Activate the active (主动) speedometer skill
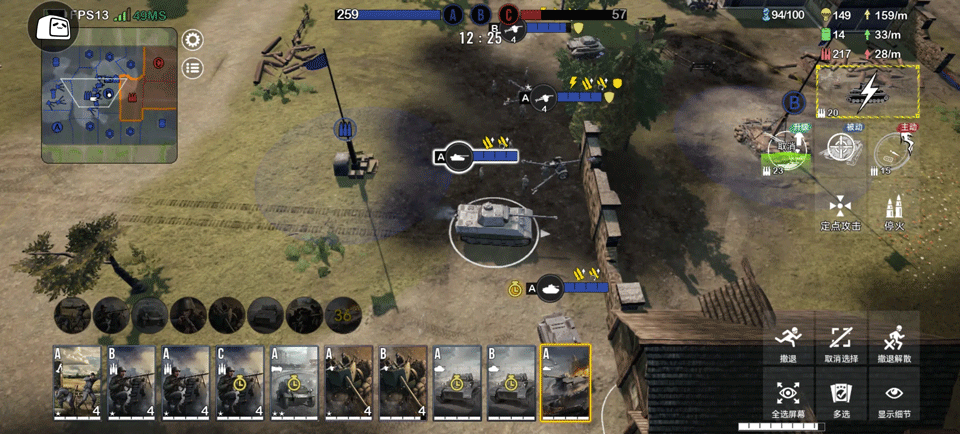The width and height of the screenshot is (960, 434). [895, 151]
